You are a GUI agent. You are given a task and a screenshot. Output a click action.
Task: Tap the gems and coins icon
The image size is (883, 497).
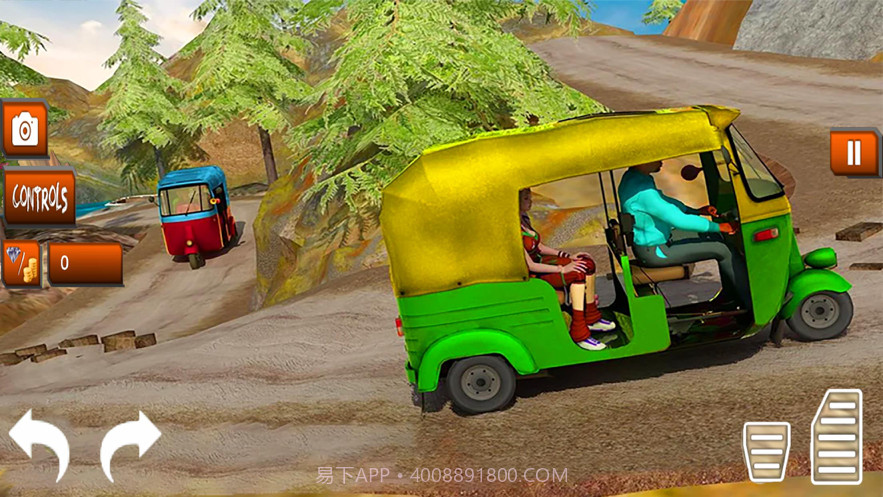coord(21,263)
